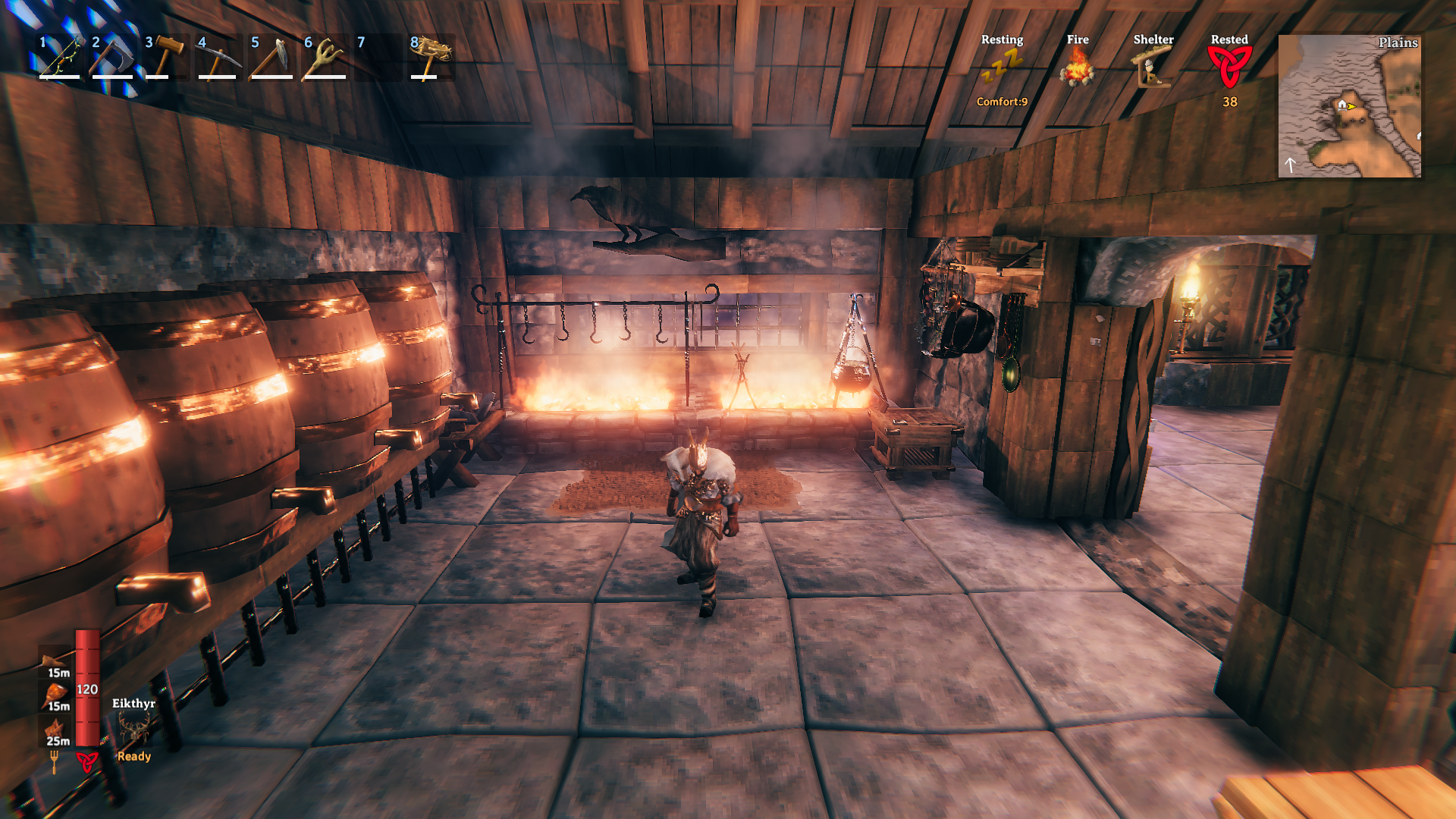Image resolution: width=1456 pixels, height=819 pixels.
Task: Equip the hoe in hotbar slot 5
Action: pos(271,57)
